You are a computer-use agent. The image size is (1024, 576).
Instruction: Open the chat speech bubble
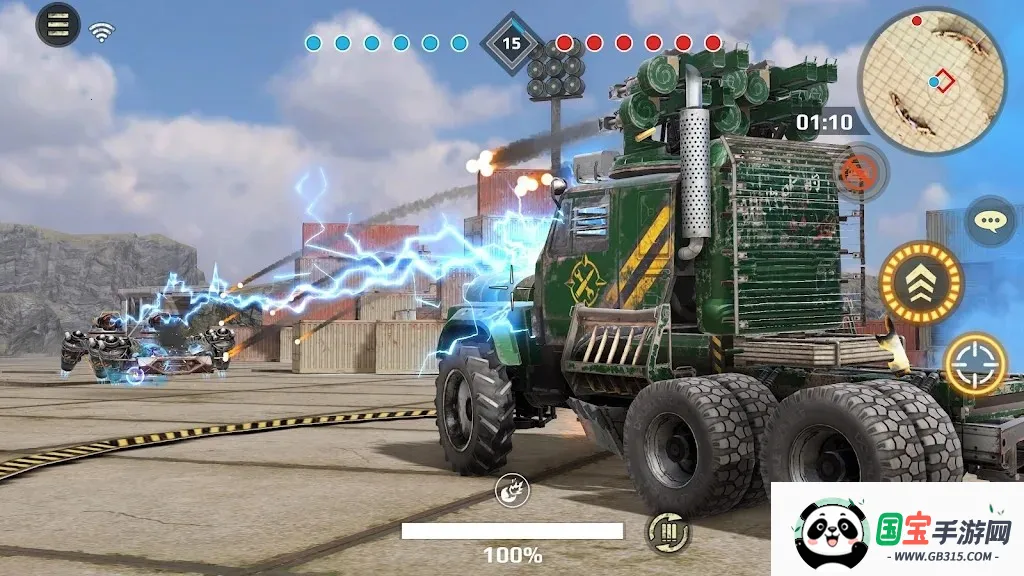tap(990, 221)
